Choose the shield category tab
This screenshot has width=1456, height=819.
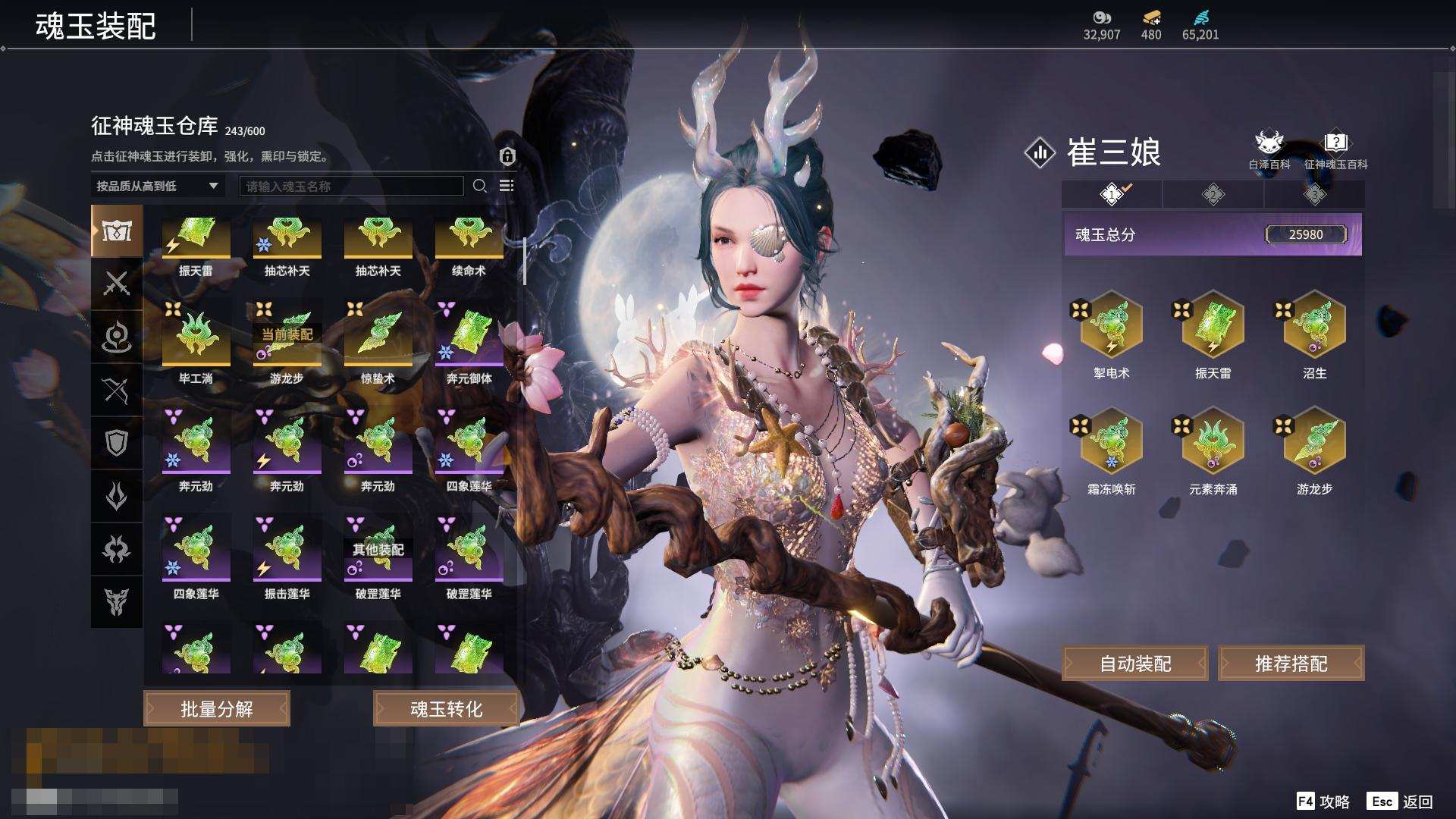point(116,443)
